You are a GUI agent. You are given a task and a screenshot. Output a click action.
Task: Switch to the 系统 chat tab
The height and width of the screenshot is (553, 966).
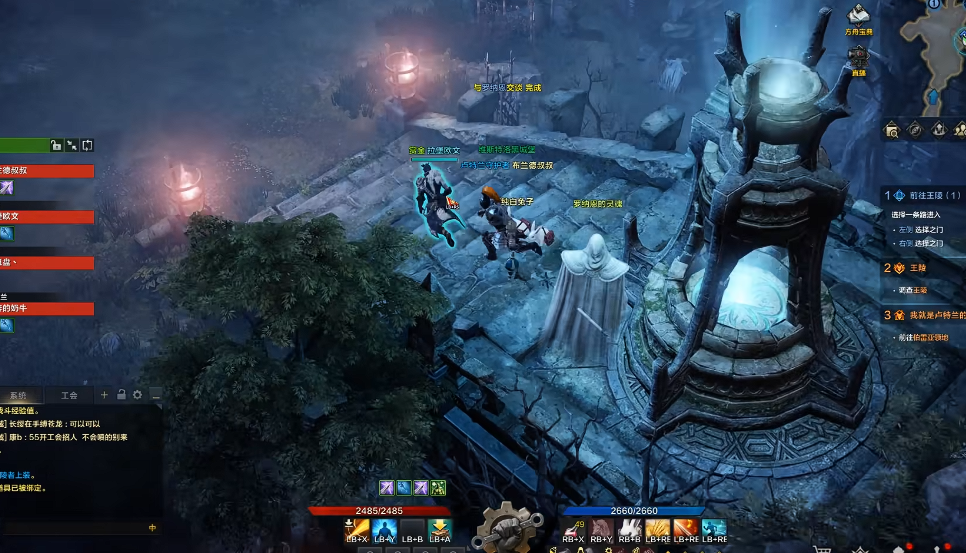point(18,395)
